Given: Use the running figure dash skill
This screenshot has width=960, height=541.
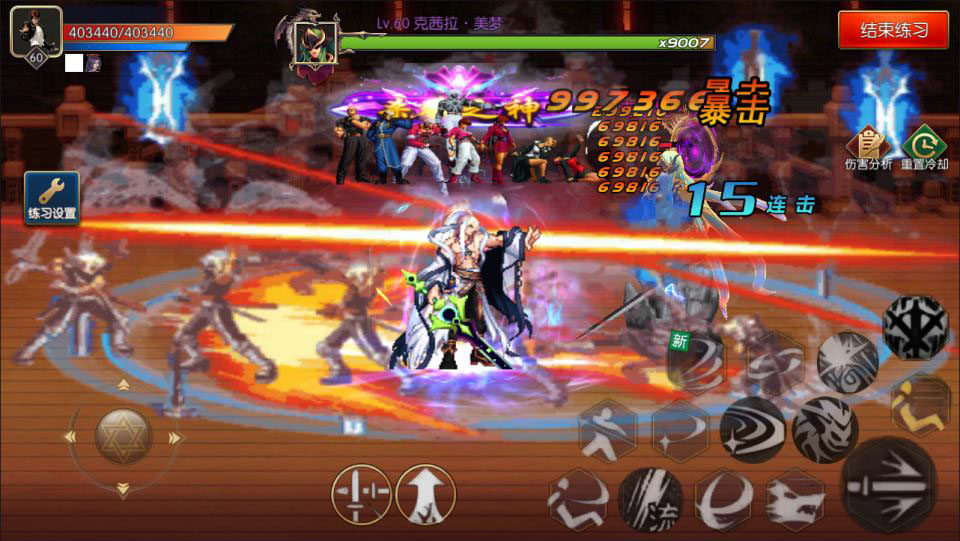Looking at the screenshot, I should [577, 498].
